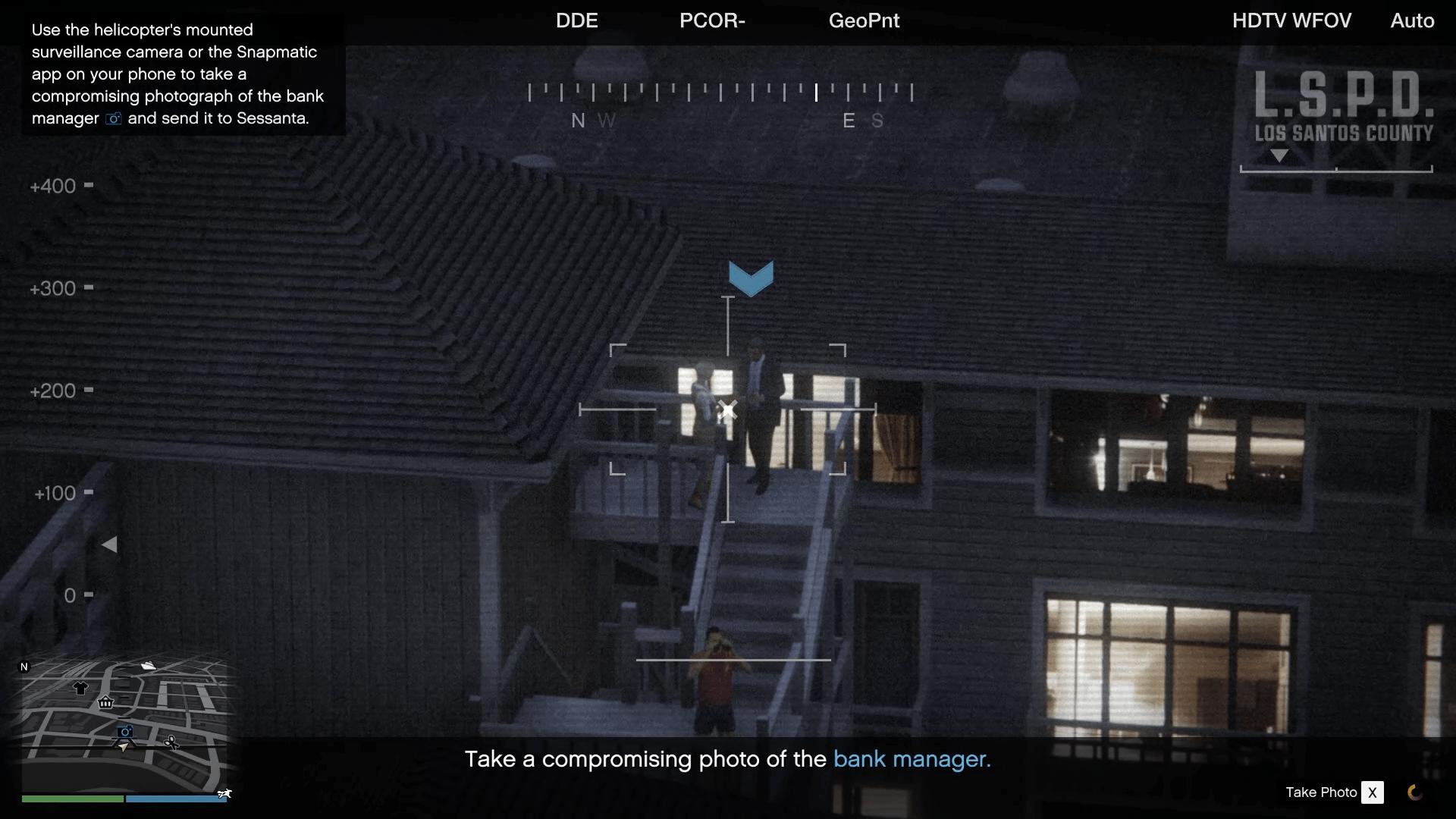The width and height of the screenshot is (1456, 819).
Task: Select the scissors barber shop icon on minimap
Action: (172, 742)
